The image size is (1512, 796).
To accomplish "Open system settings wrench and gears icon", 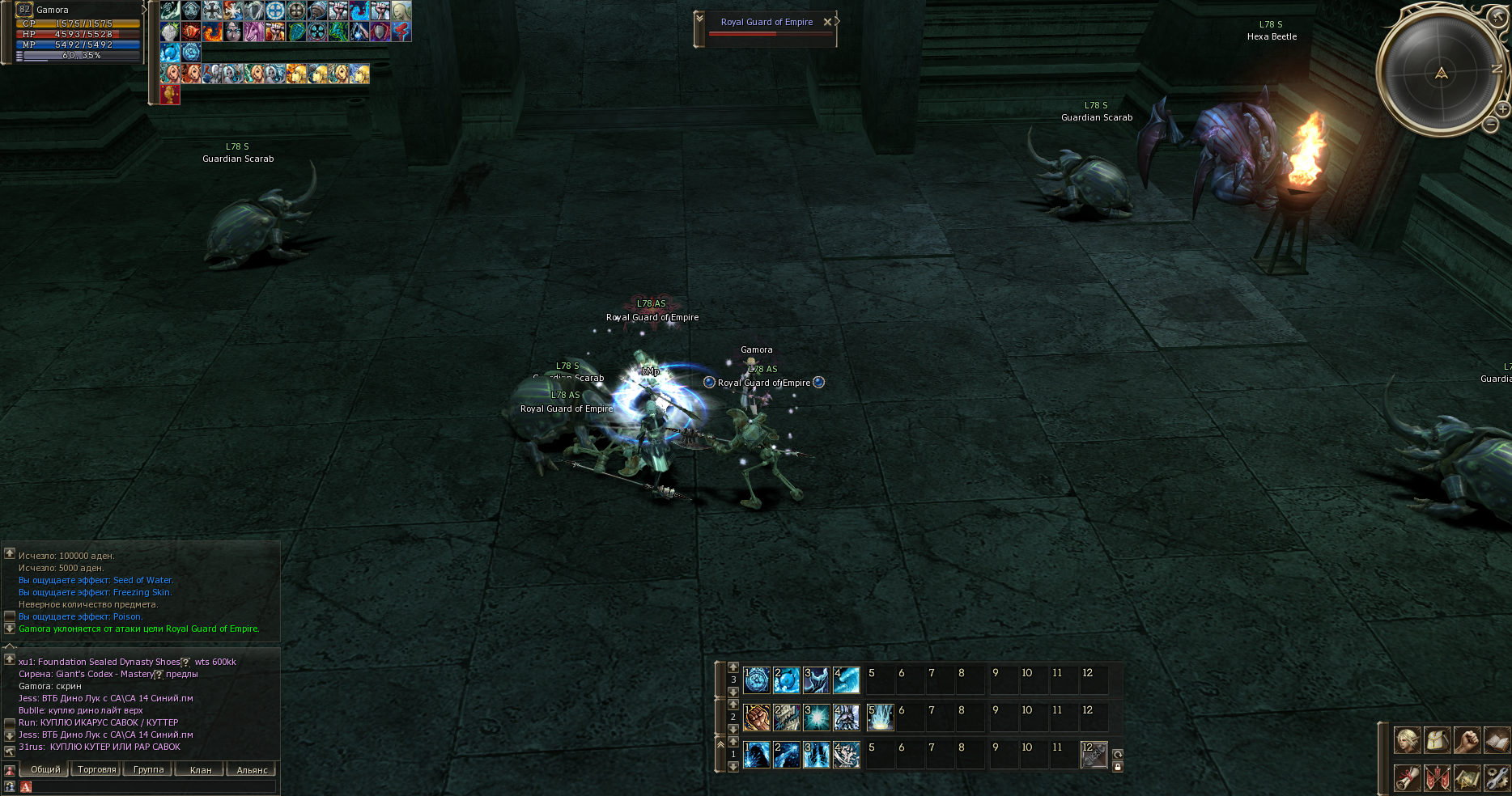I will (1497, 777).
